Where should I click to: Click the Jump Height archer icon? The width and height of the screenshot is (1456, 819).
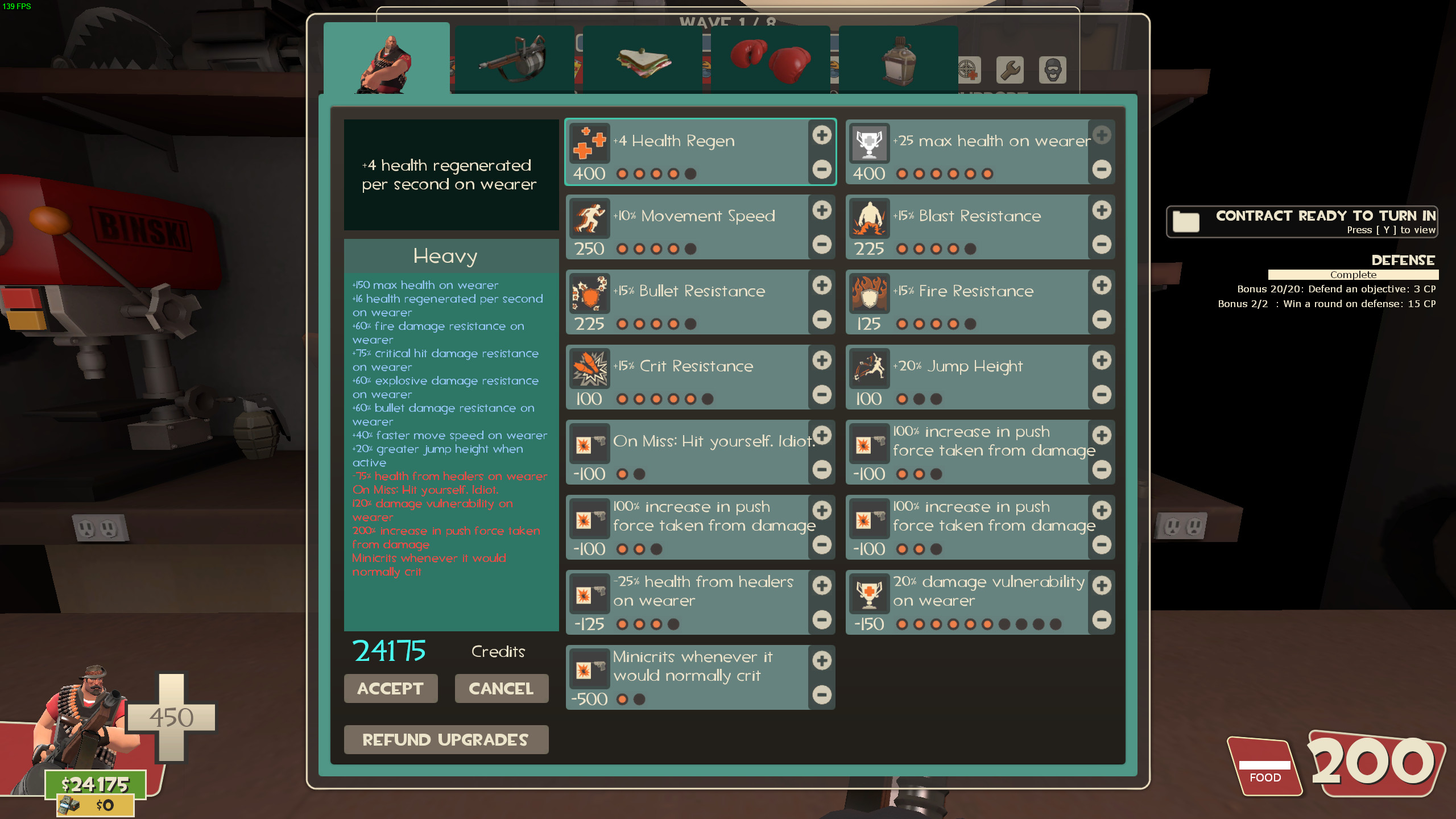(x=869, y=368)
